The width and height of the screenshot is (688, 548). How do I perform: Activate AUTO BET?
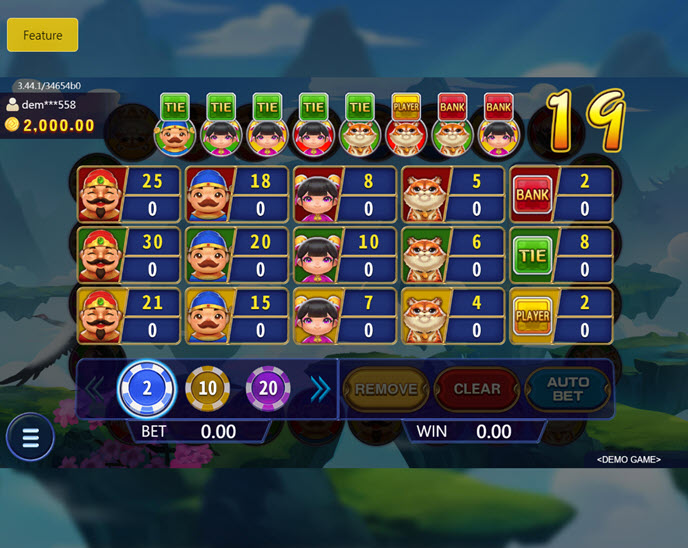tap(568, 389)
